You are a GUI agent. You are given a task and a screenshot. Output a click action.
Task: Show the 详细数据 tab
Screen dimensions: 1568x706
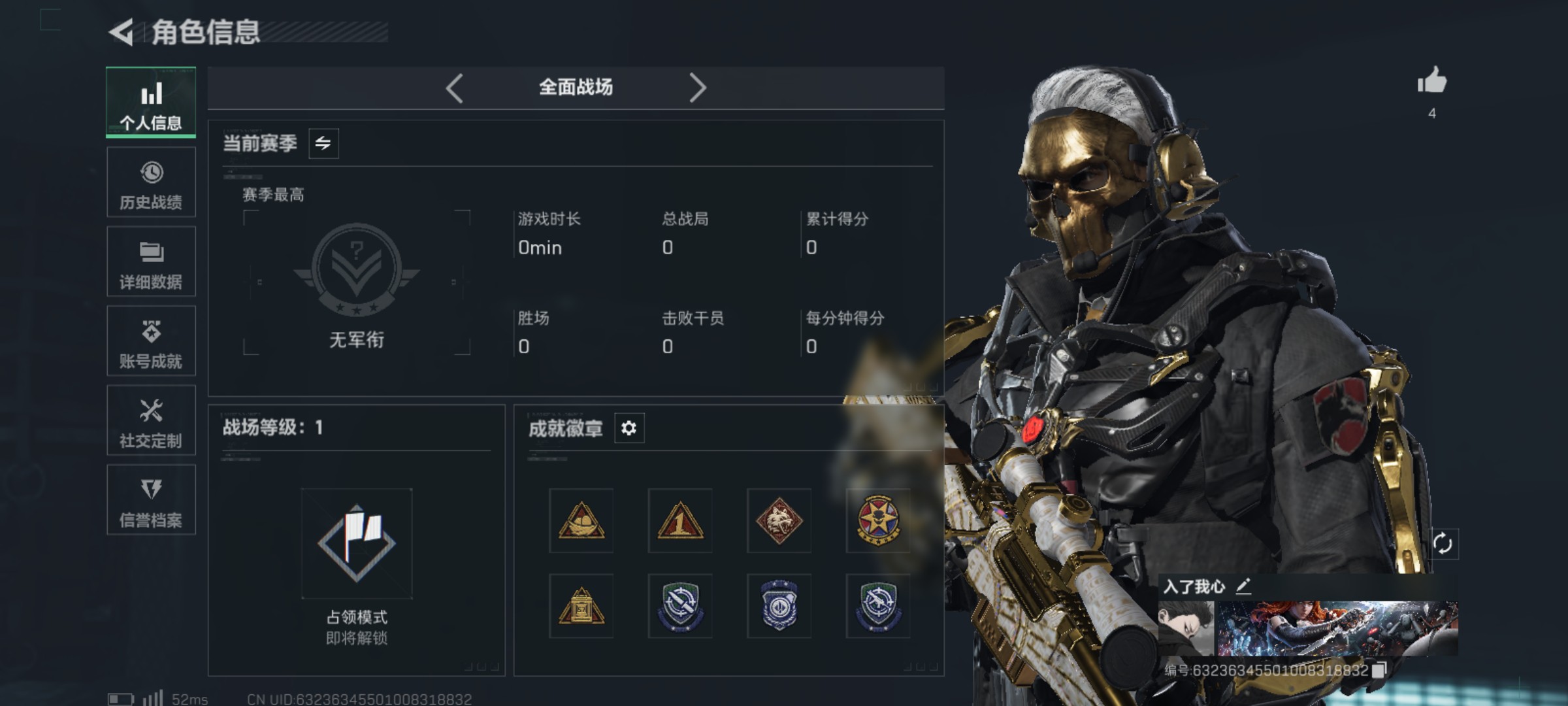pos(151,262)
